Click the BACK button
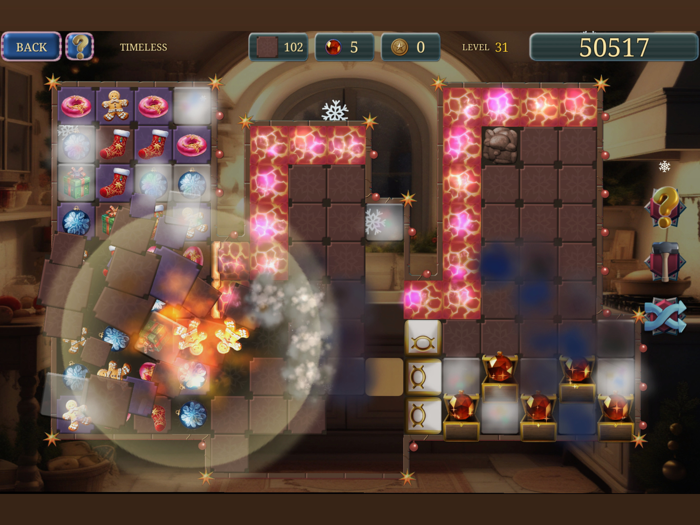 [31, 46]
